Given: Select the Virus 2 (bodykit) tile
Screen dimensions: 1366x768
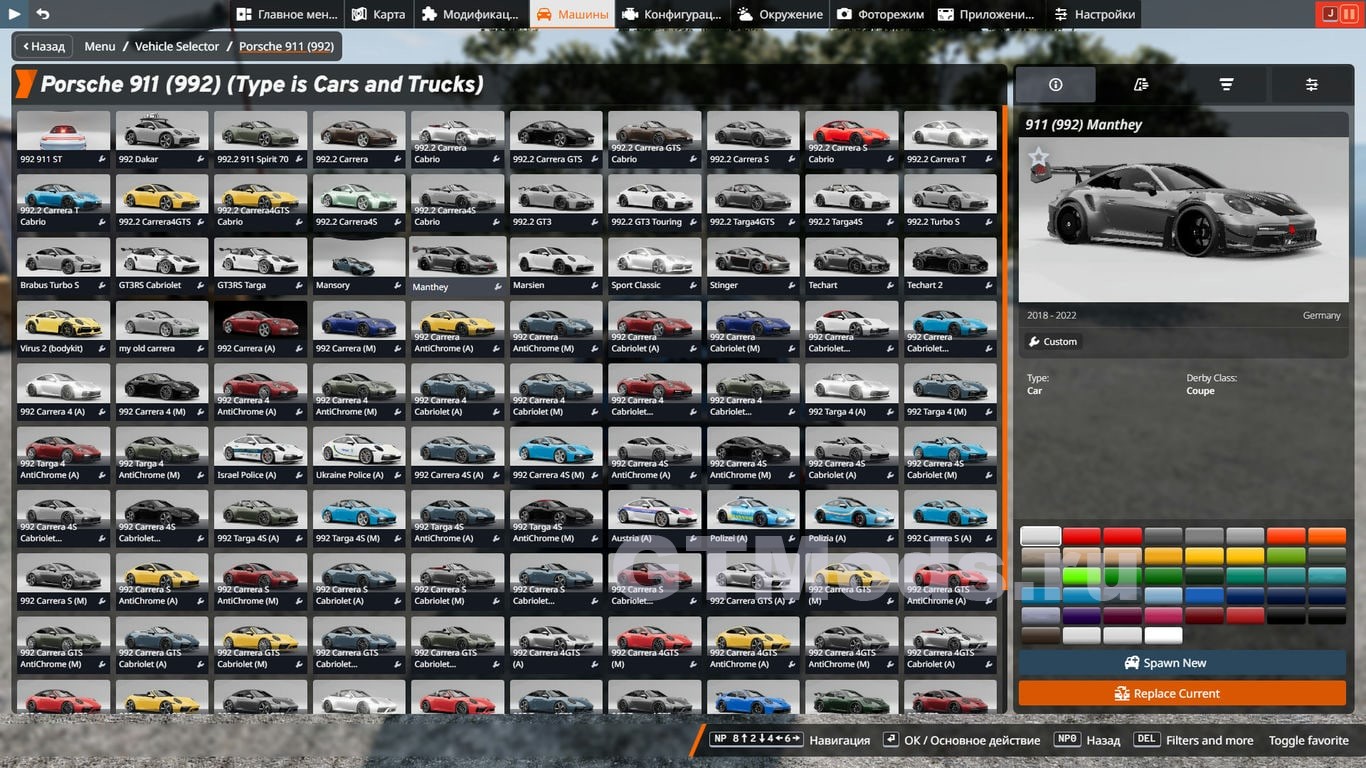Looking at the screenshot, I should coord(63,328).
